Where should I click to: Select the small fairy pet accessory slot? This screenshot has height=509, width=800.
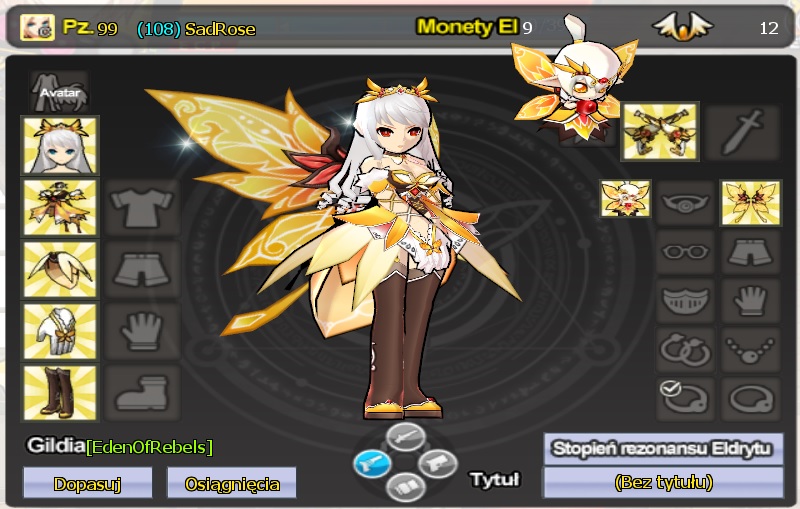click(626, 198)
